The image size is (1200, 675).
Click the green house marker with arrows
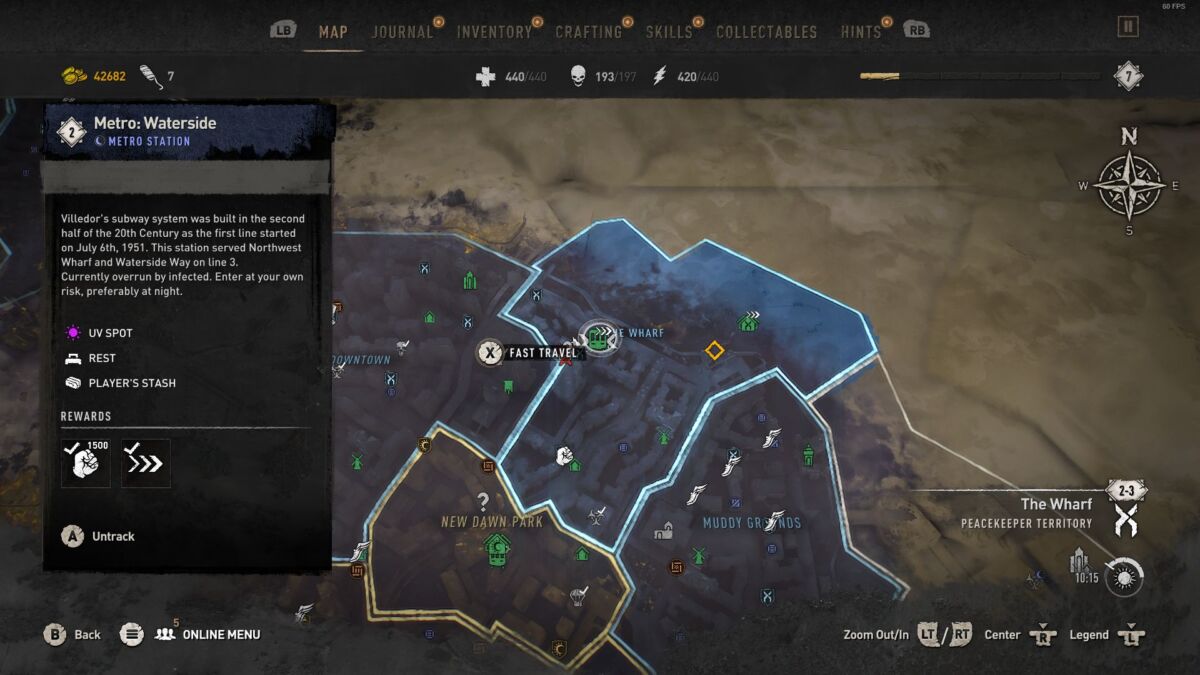coord(748,321)
